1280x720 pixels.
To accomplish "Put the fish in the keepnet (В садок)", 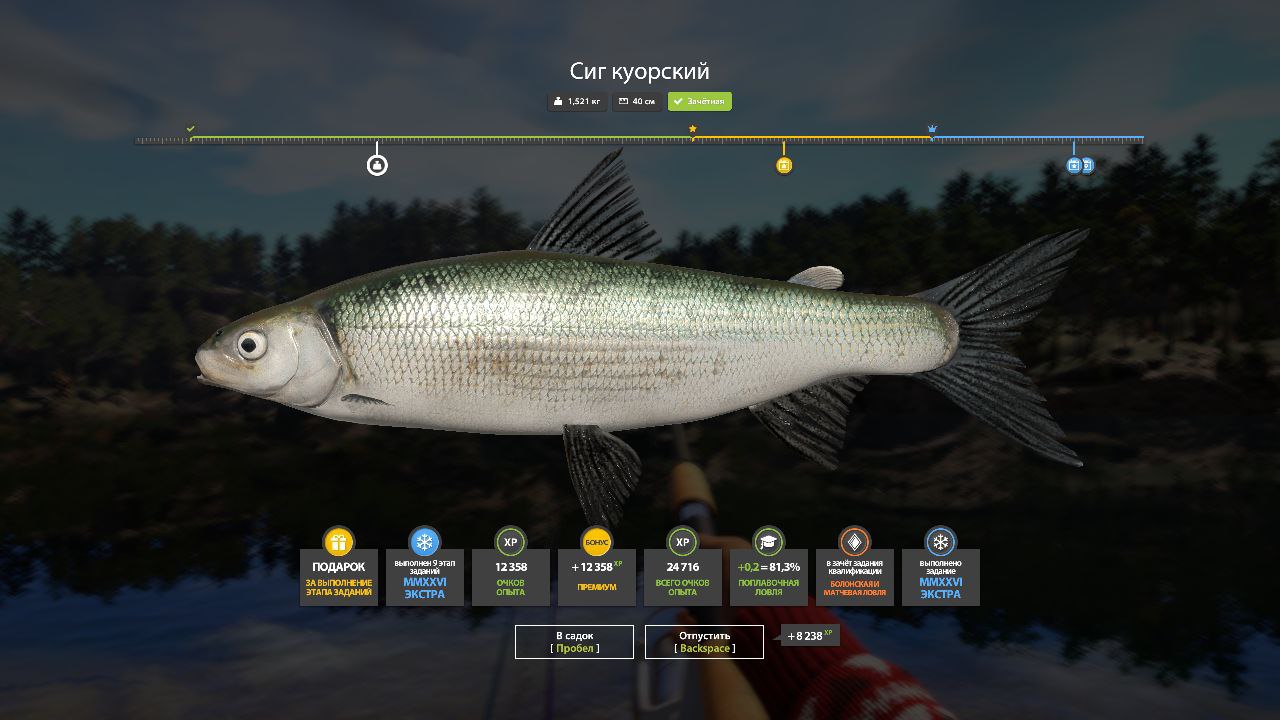I will pyautogui.click(x=574, y=642).
